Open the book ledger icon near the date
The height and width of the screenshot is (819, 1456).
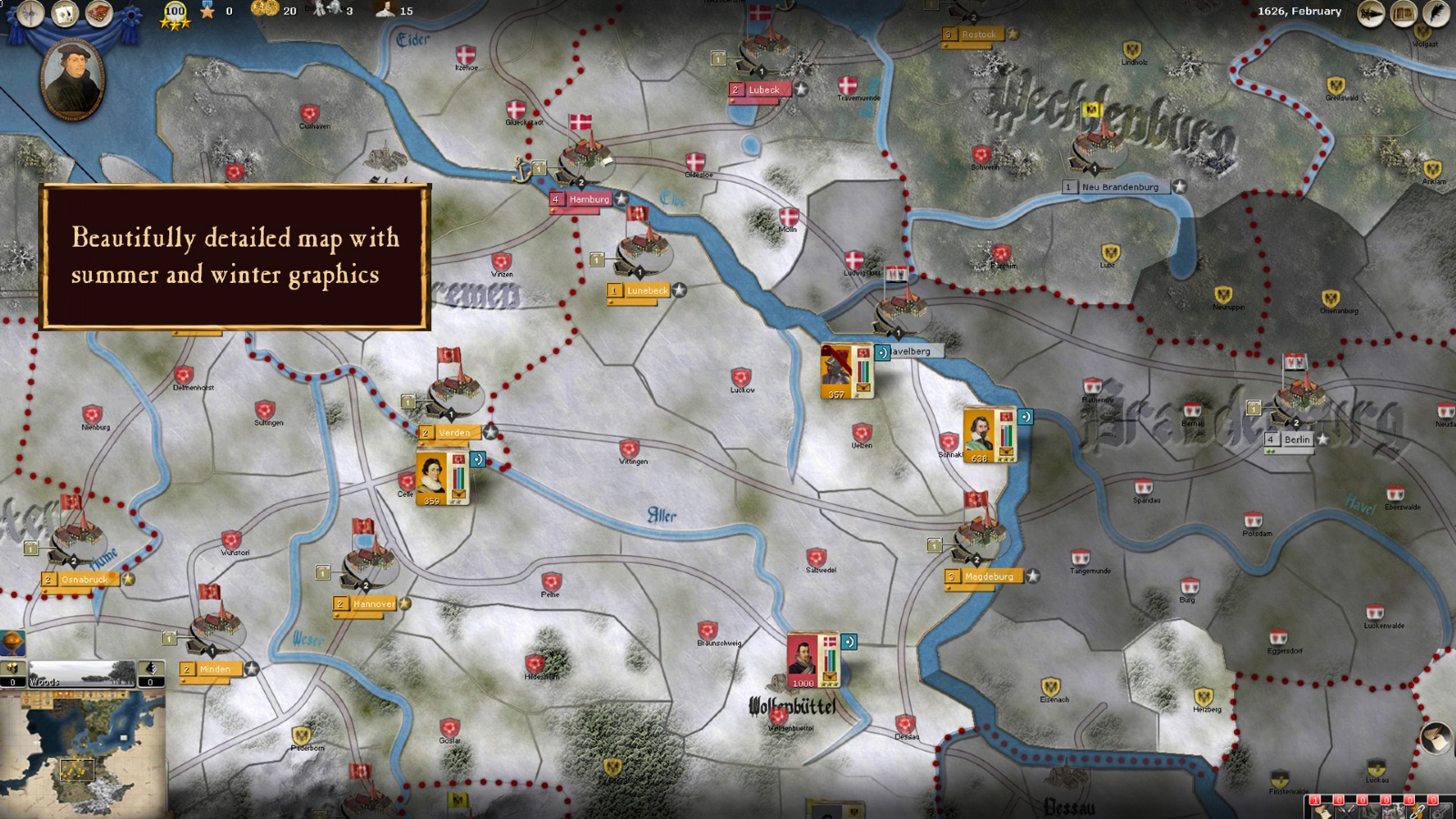[1404, 13]
